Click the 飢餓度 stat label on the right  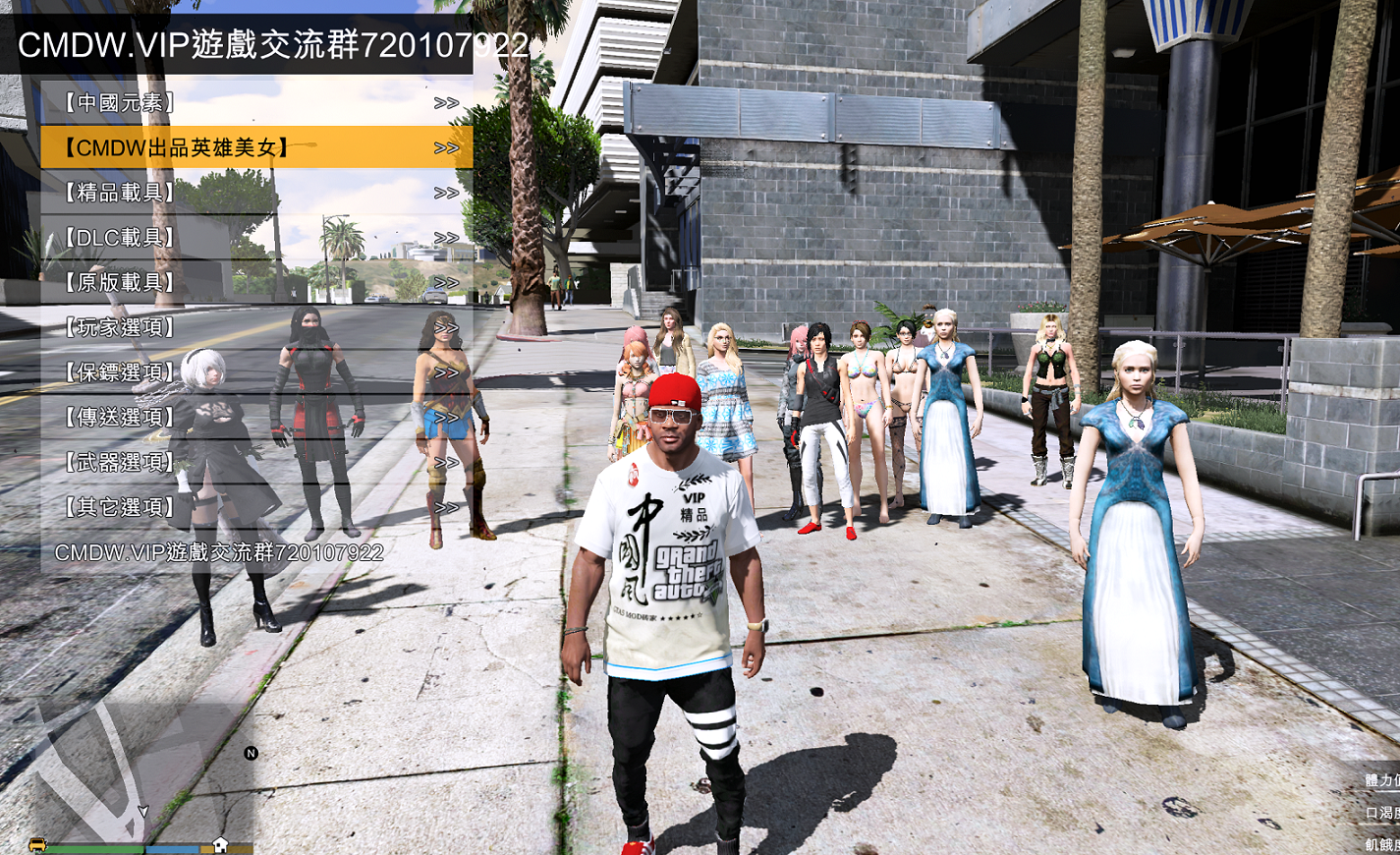click(x=1381, y=843)
